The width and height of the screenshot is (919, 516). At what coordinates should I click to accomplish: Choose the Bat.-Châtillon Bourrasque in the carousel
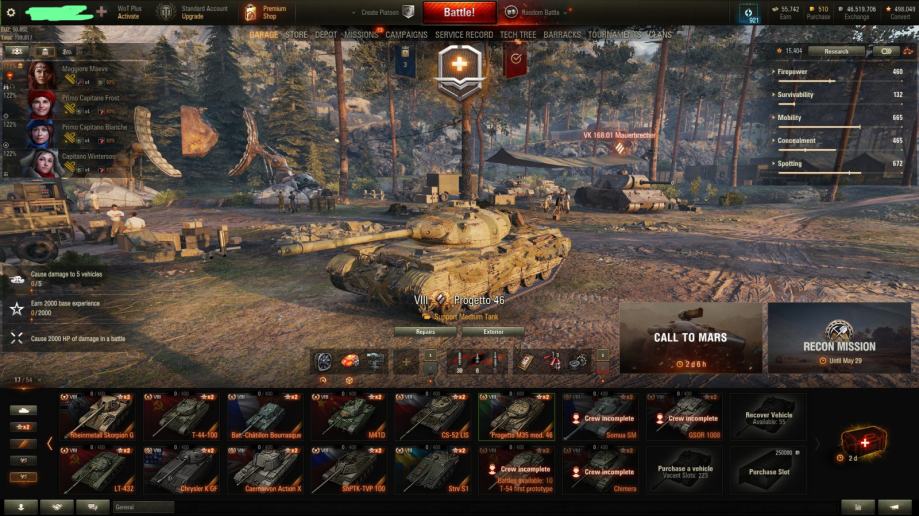click(x=264, y=416)
